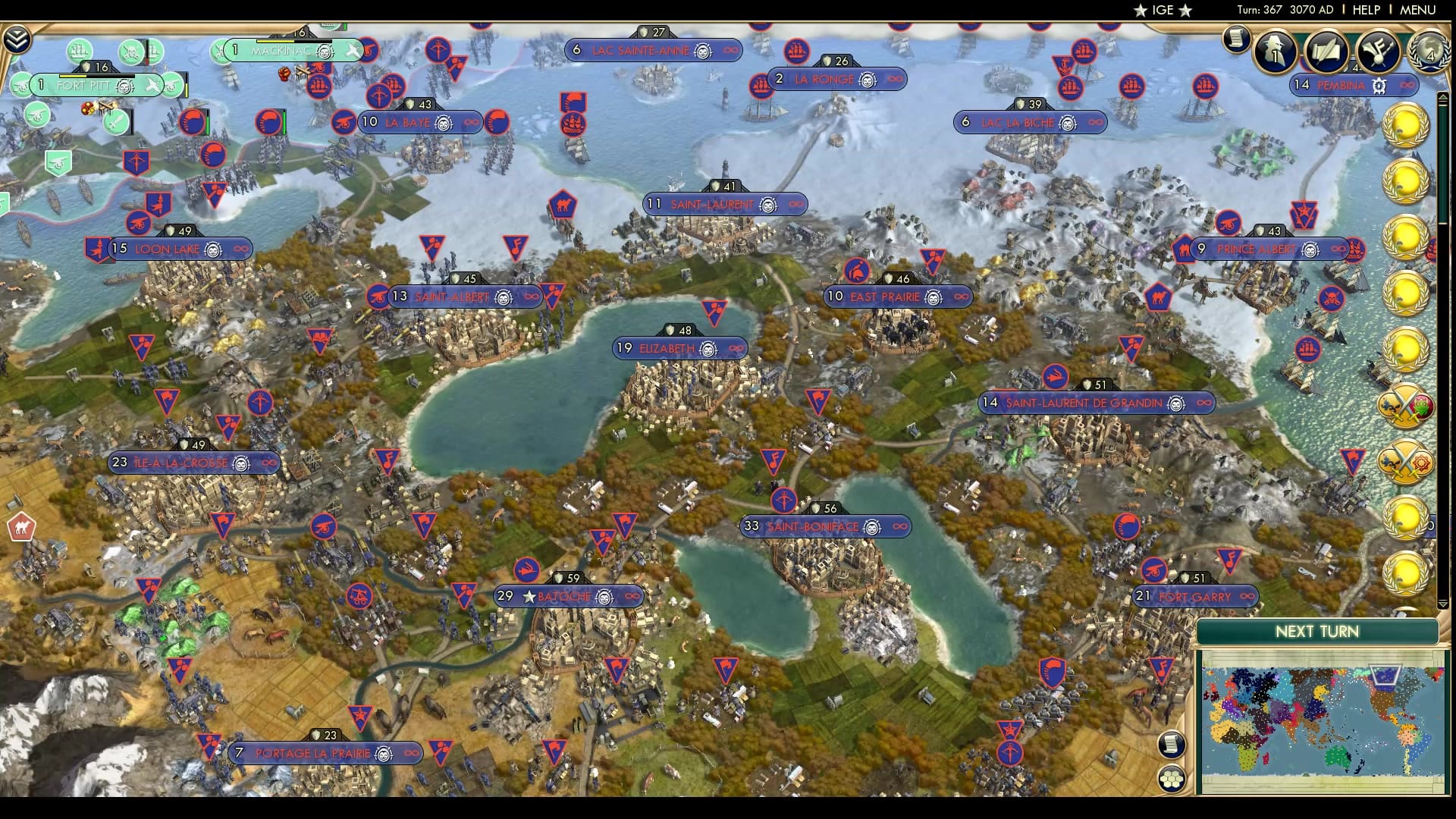The image size is (1456, 819).
Task: Open the notification log scroll icon top right
Action: pos(1235,41)
